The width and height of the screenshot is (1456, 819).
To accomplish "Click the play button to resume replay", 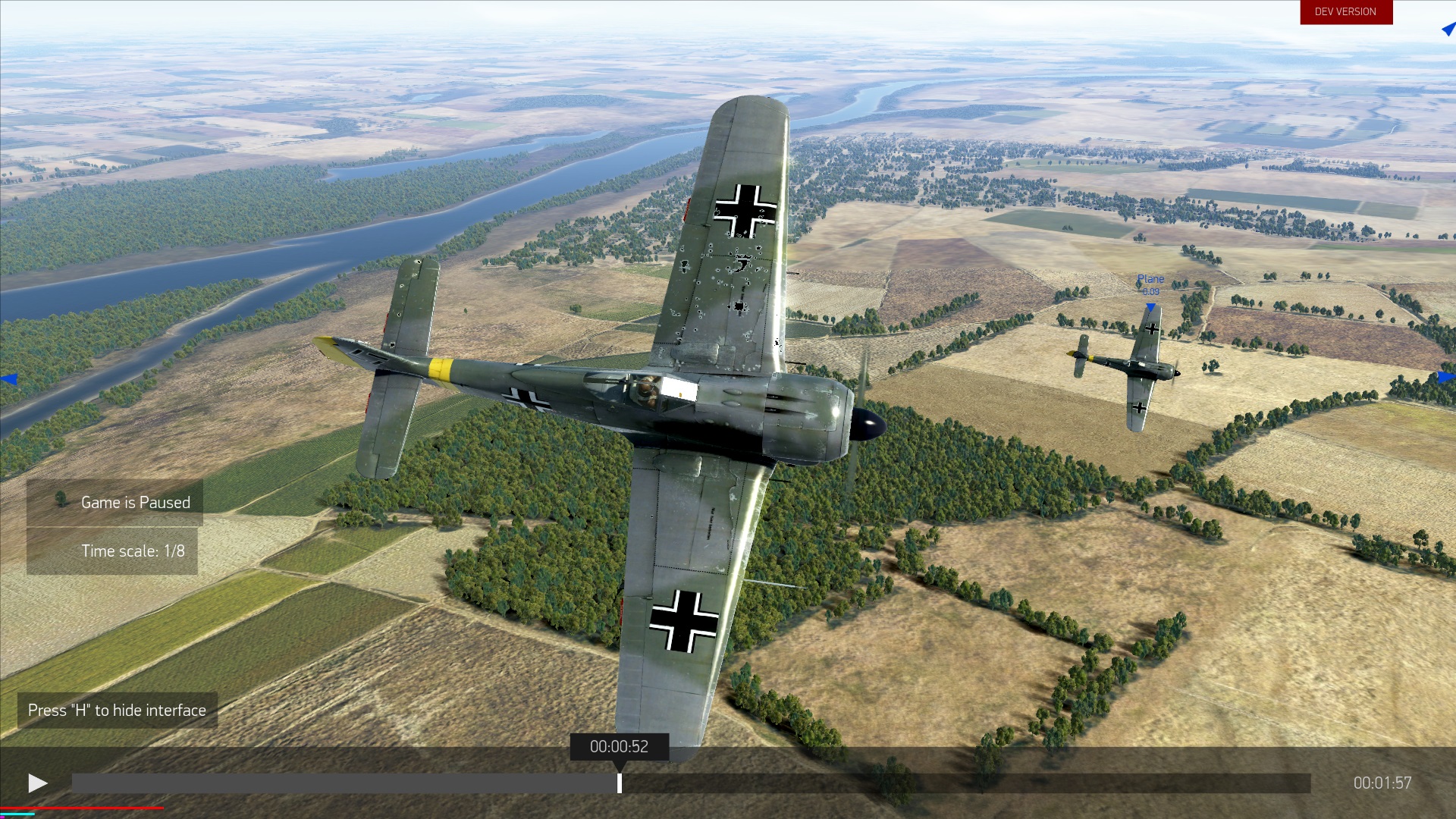I will 37,783.
